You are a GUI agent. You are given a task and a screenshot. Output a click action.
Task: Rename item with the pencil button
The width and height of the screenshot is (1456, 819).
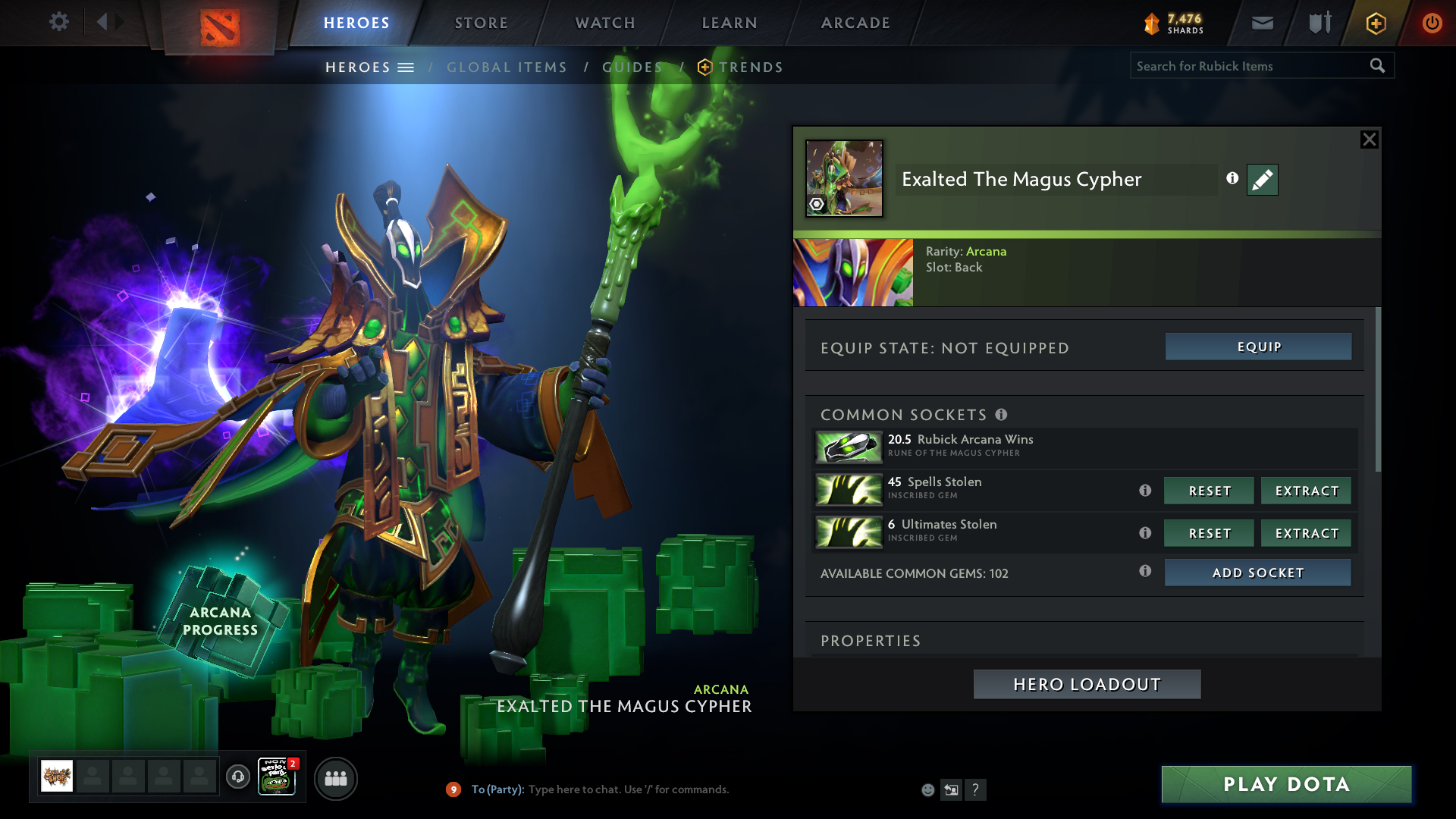coord(1262,180)
